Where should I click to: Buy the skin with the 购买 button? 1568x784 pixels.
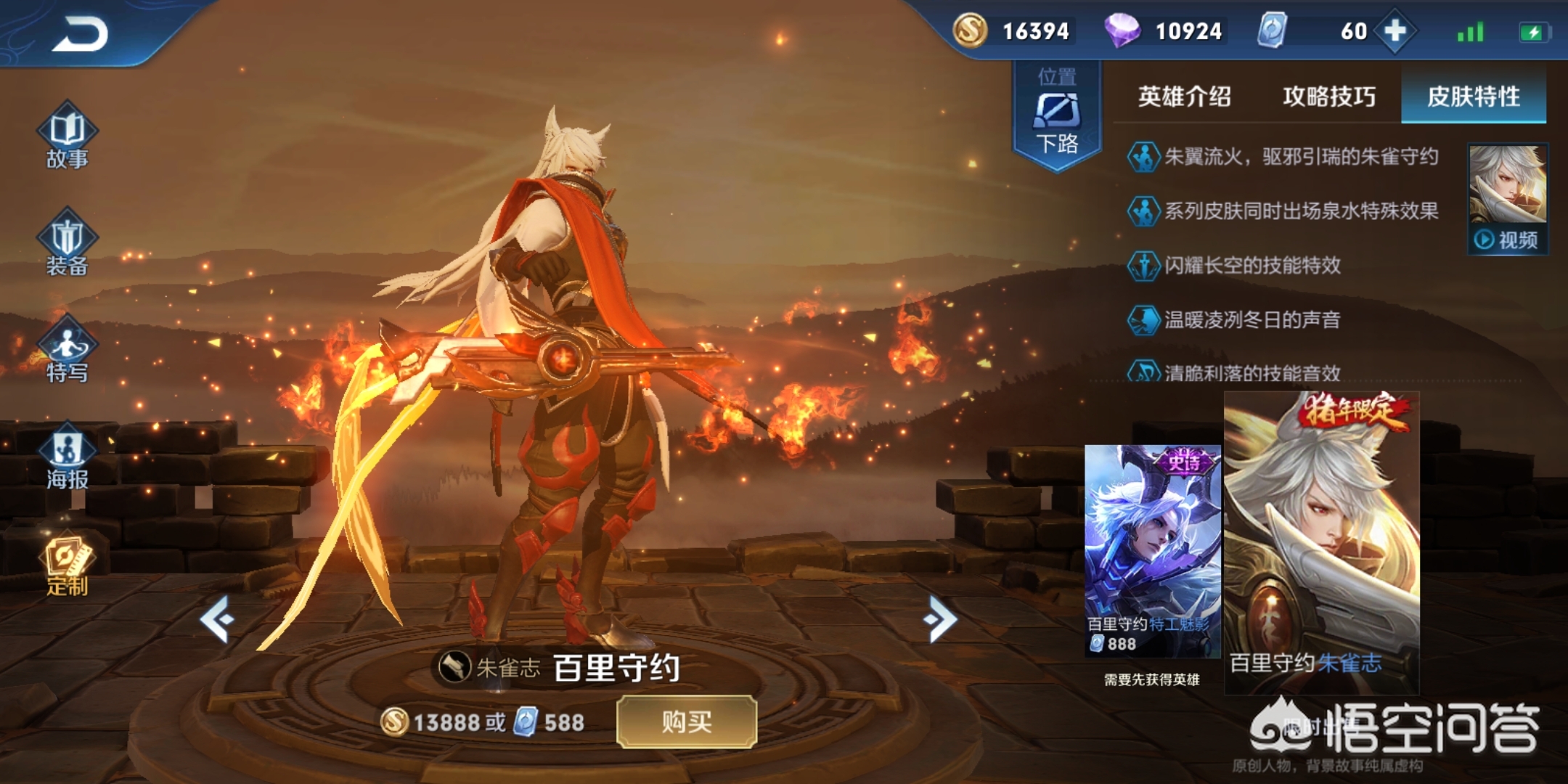686,722
